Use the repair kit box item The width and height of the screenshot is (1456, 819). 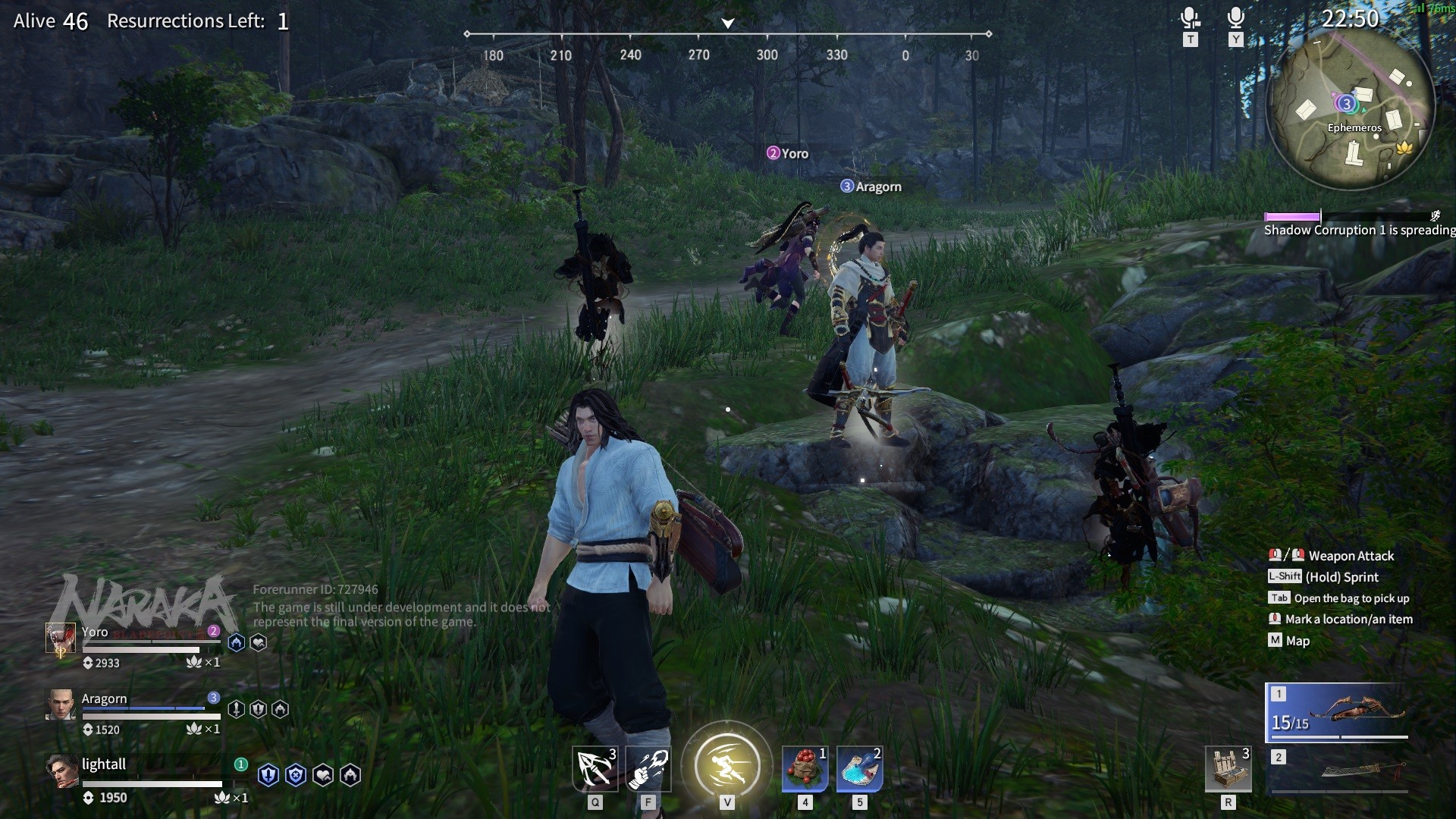point(1227,769)
